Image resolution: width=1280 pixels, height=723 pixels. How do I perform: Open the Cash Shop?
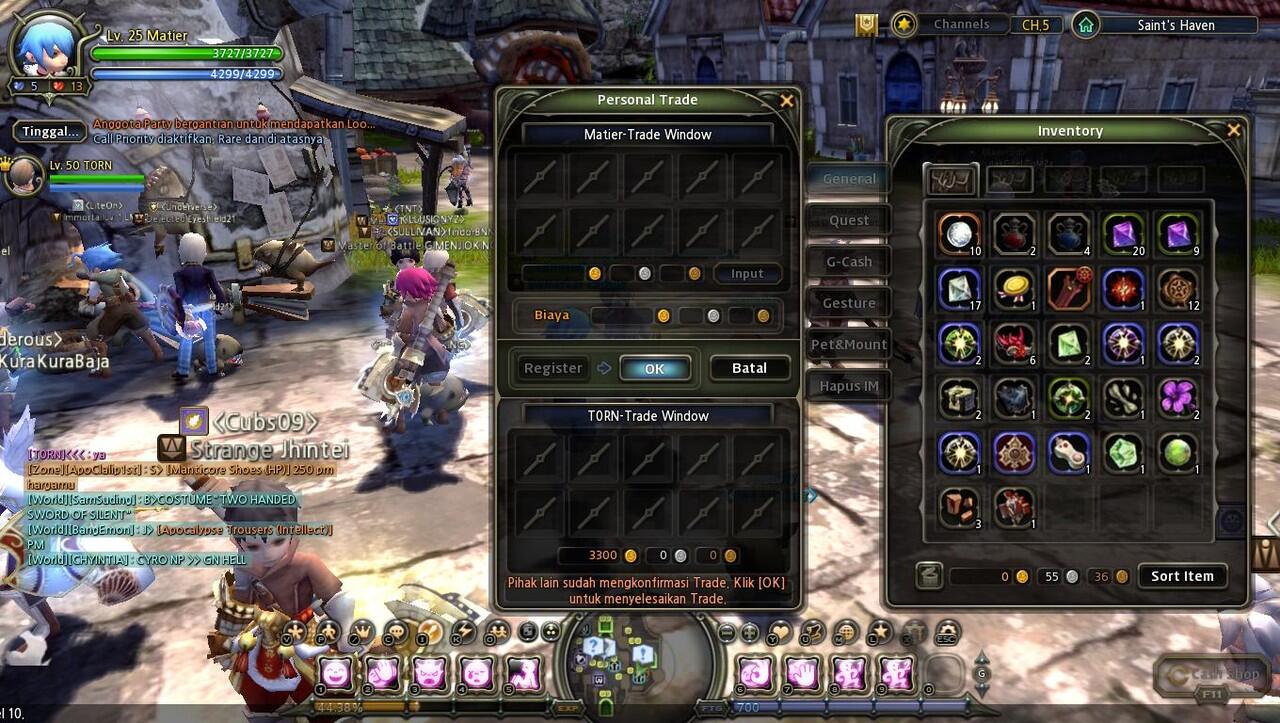(1212, 675)
